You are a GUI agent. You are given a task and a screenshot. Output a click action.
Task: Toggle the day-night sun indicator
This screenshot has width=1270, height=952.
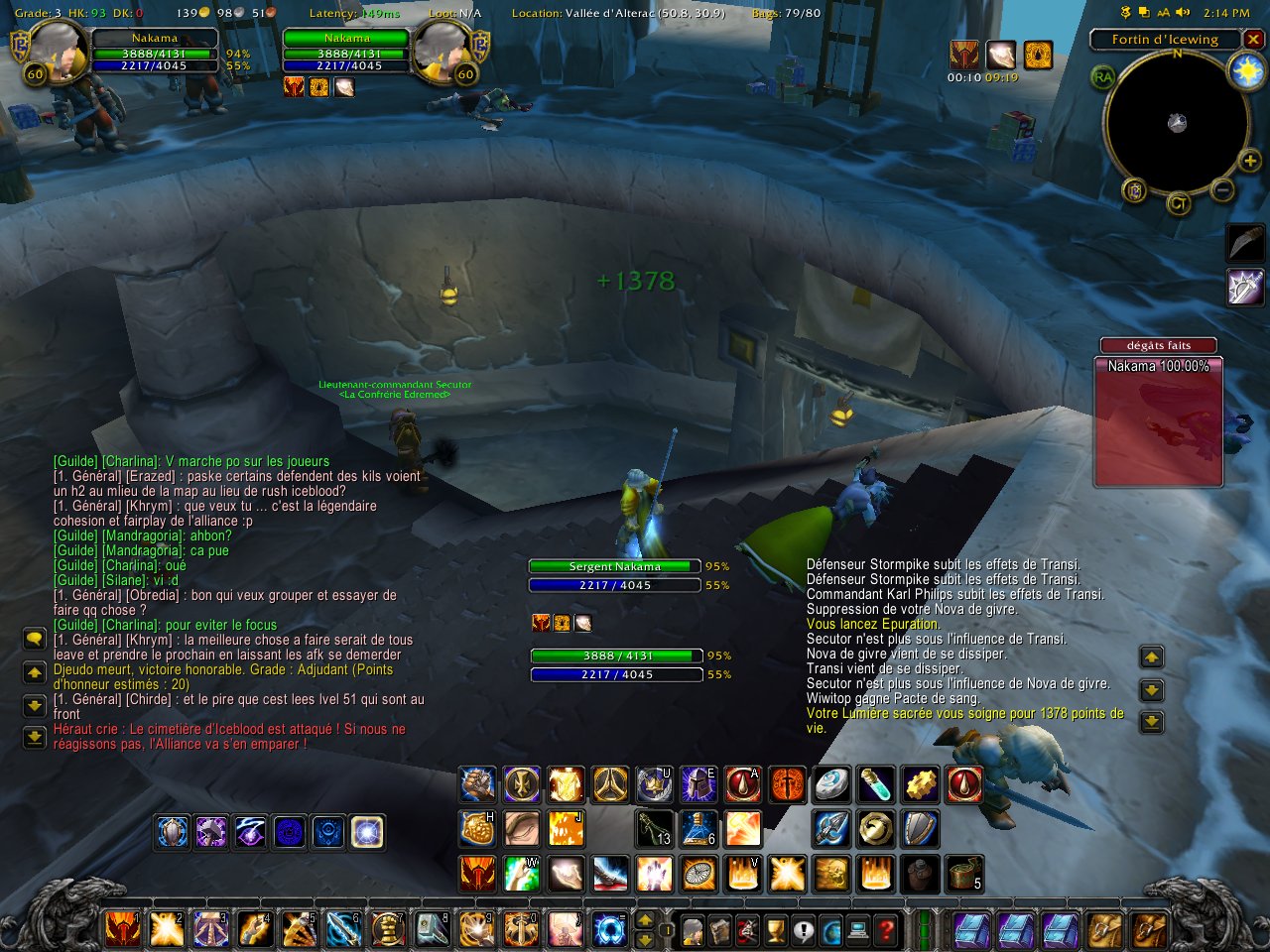[x=1246, y=71]
